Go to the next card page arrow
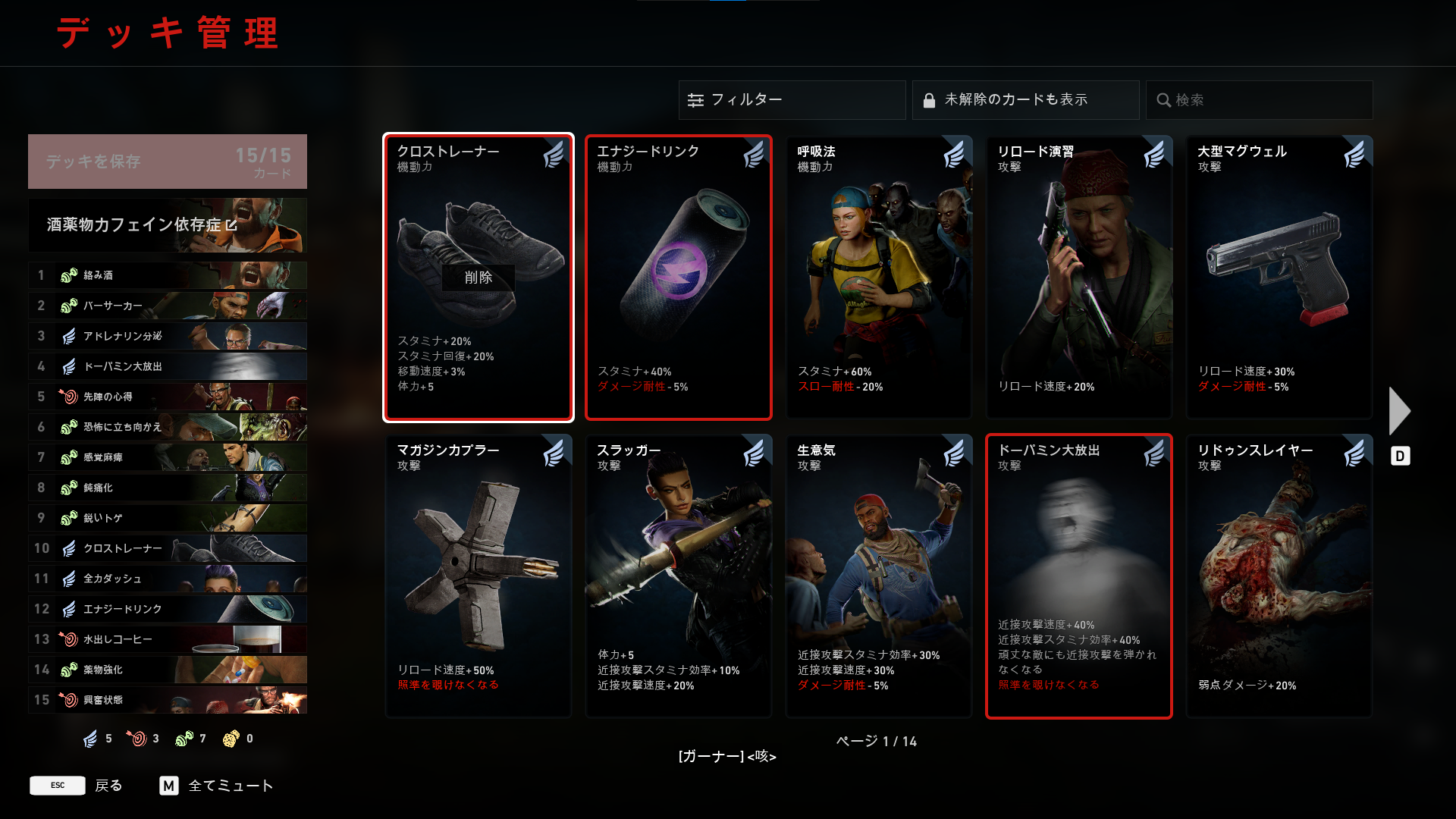This screenshot has width=1456, height=819. 1399,411
